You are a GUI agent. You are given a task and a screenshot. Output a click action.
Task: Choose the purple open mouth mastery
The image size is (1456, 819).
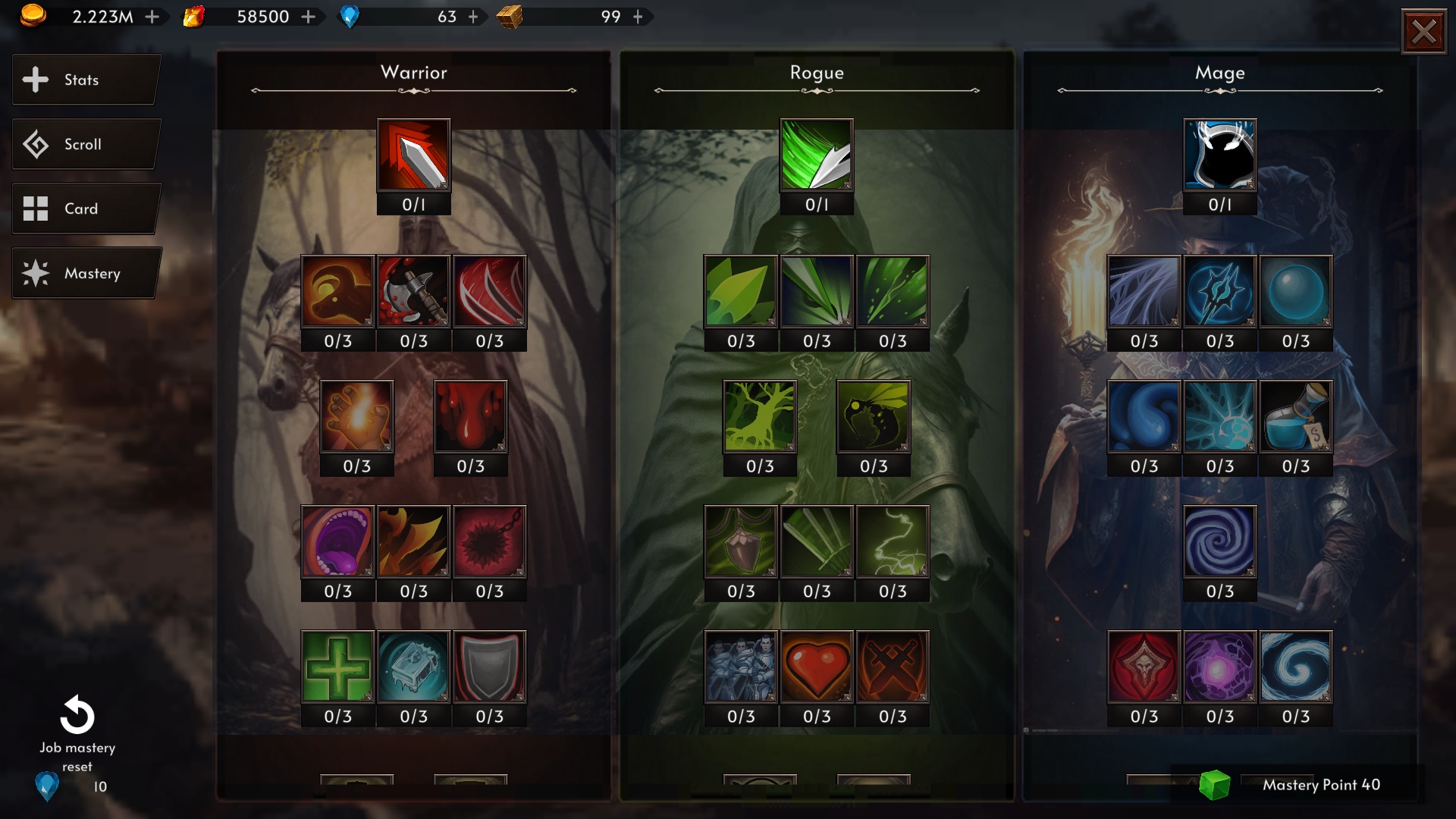coord(337,541)
